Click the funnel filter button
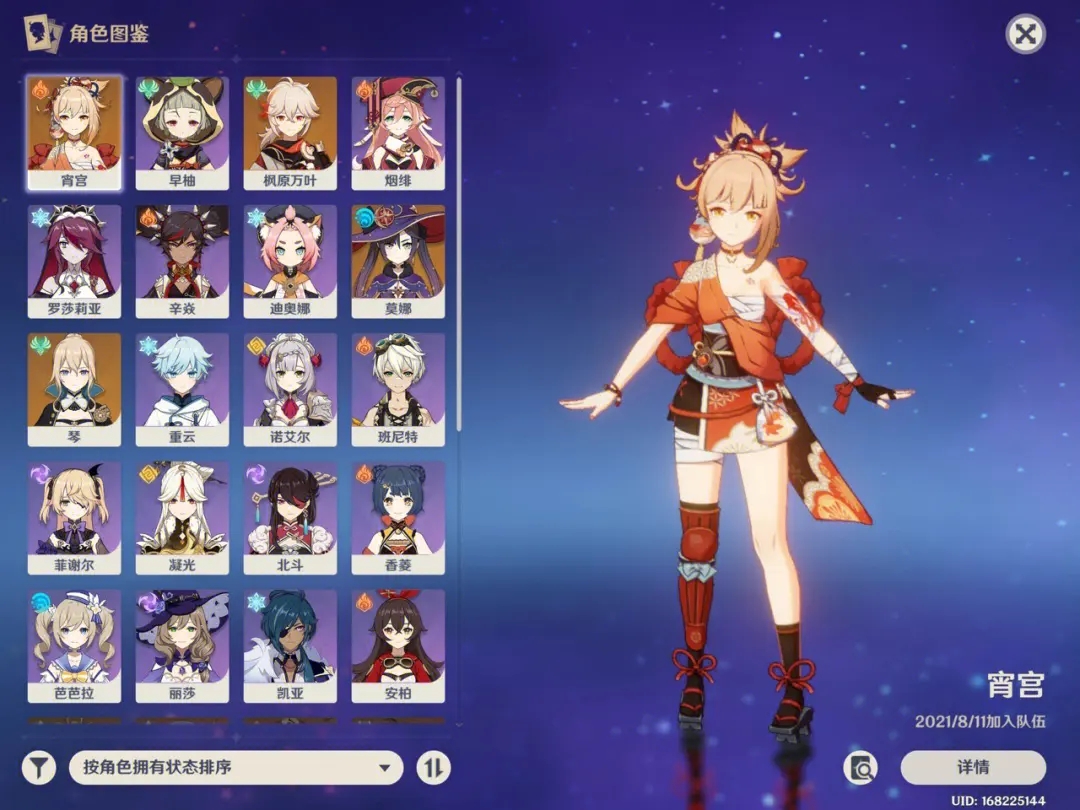 [39, 767]
